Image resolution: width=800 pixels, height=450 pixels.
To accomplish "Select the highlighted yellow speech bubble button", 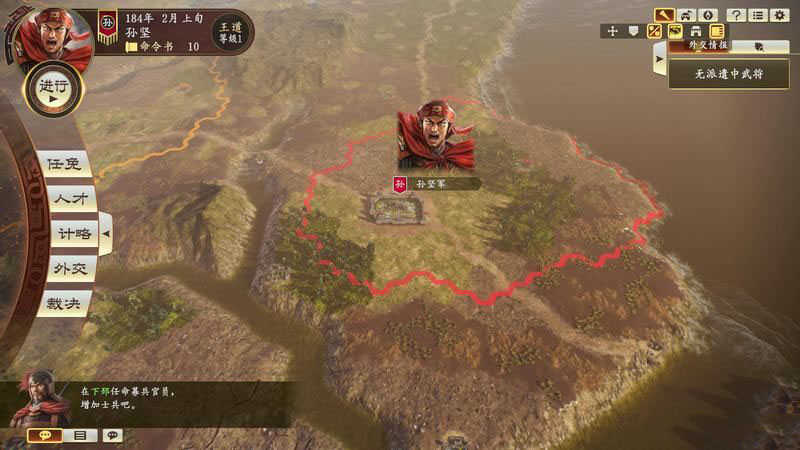I will pyautogui.click(x=44, y=436).
